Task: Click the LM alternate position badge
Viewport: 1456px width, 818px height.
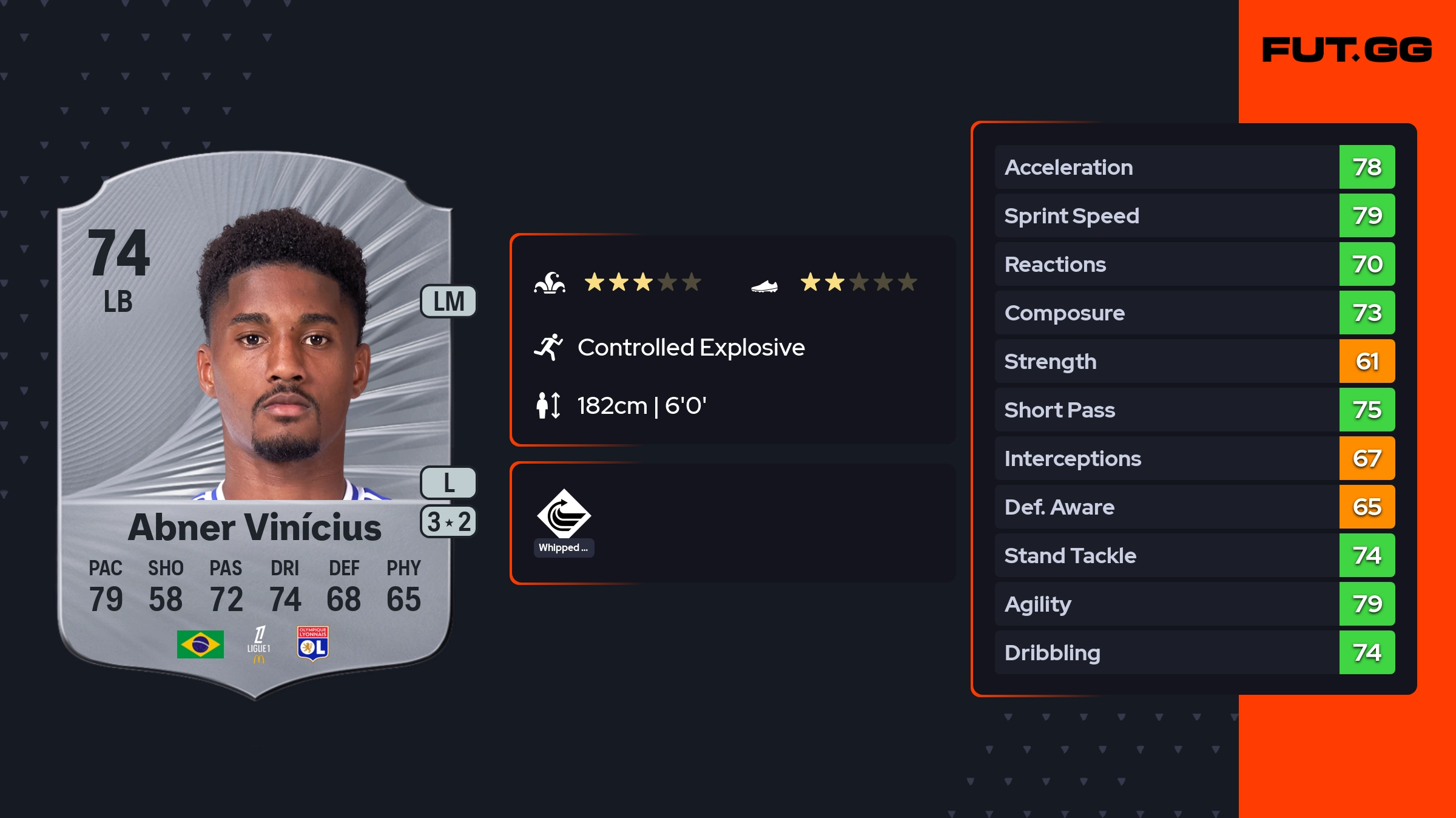Action: (448, 302)
